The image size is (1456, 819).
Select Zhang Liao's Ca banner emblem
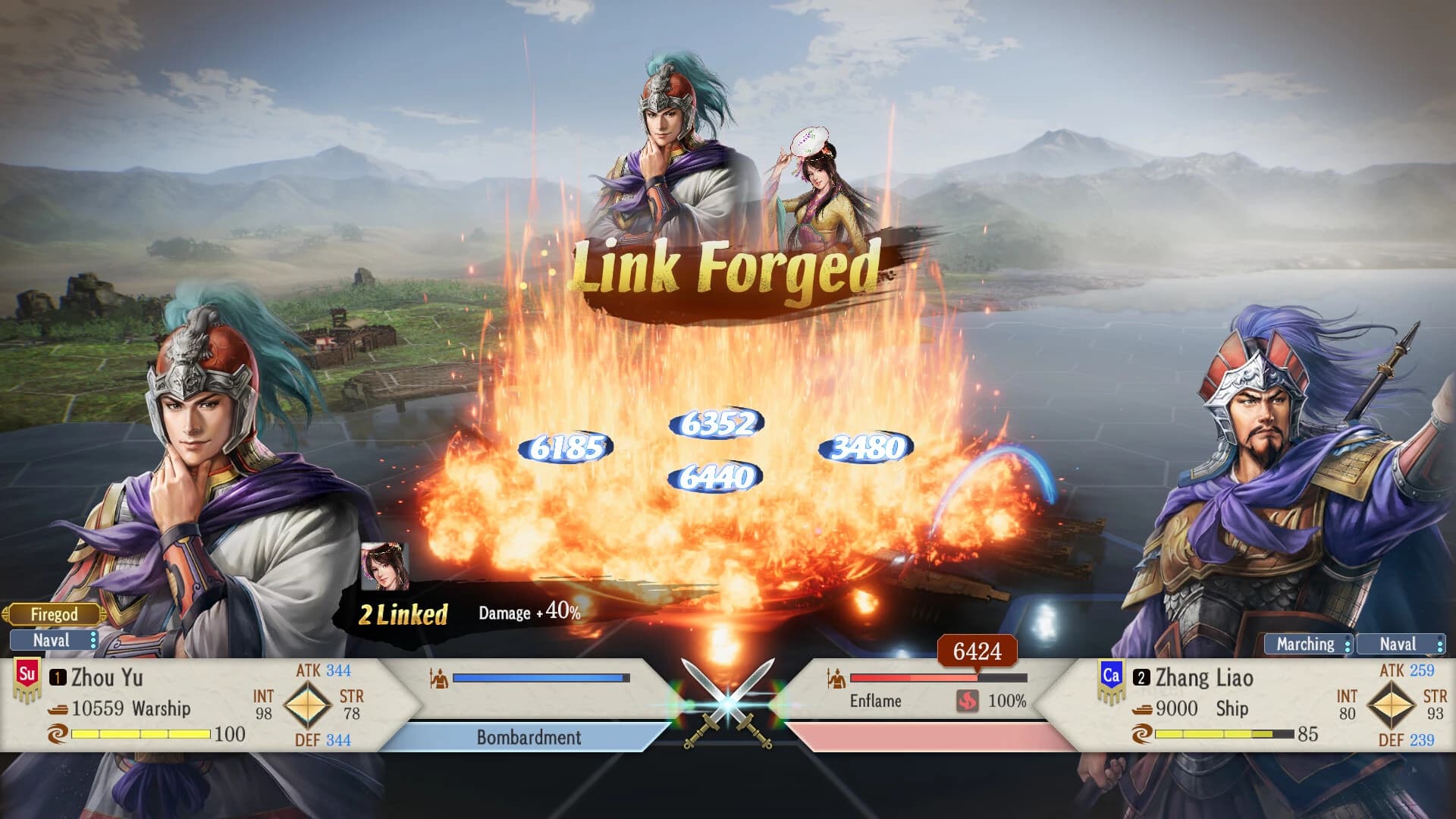click(1112, 678)
